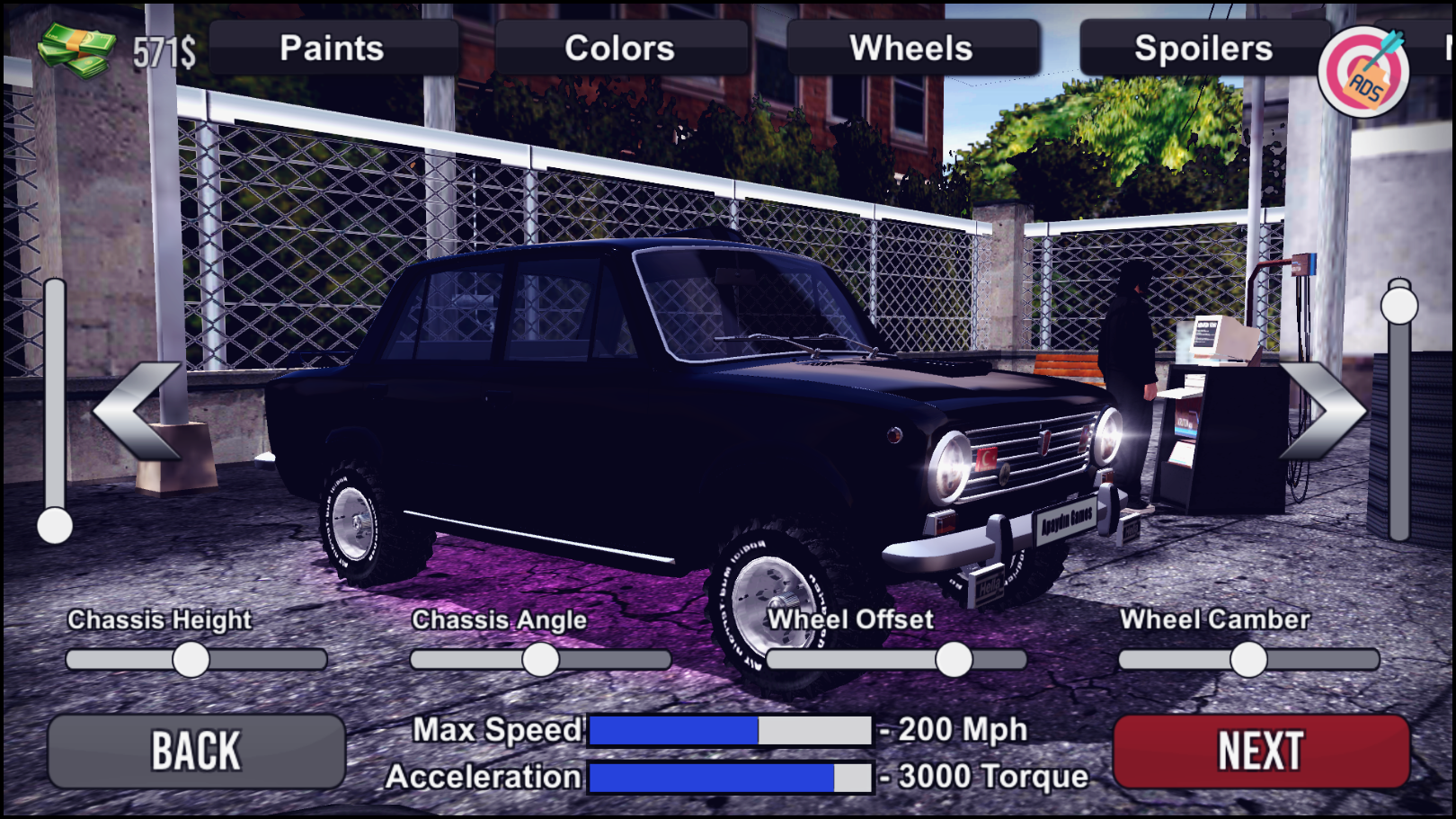This screenshot has height=819, width=1456.
Task: Browse the Spoilers section
Action: [x=1204, y=49]
